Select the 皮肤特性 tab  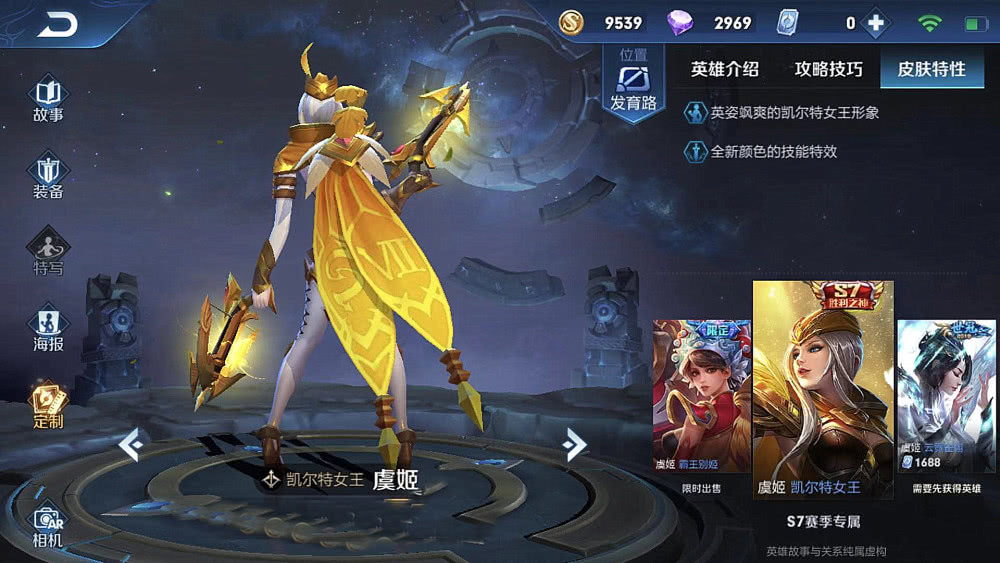[931, 69]
